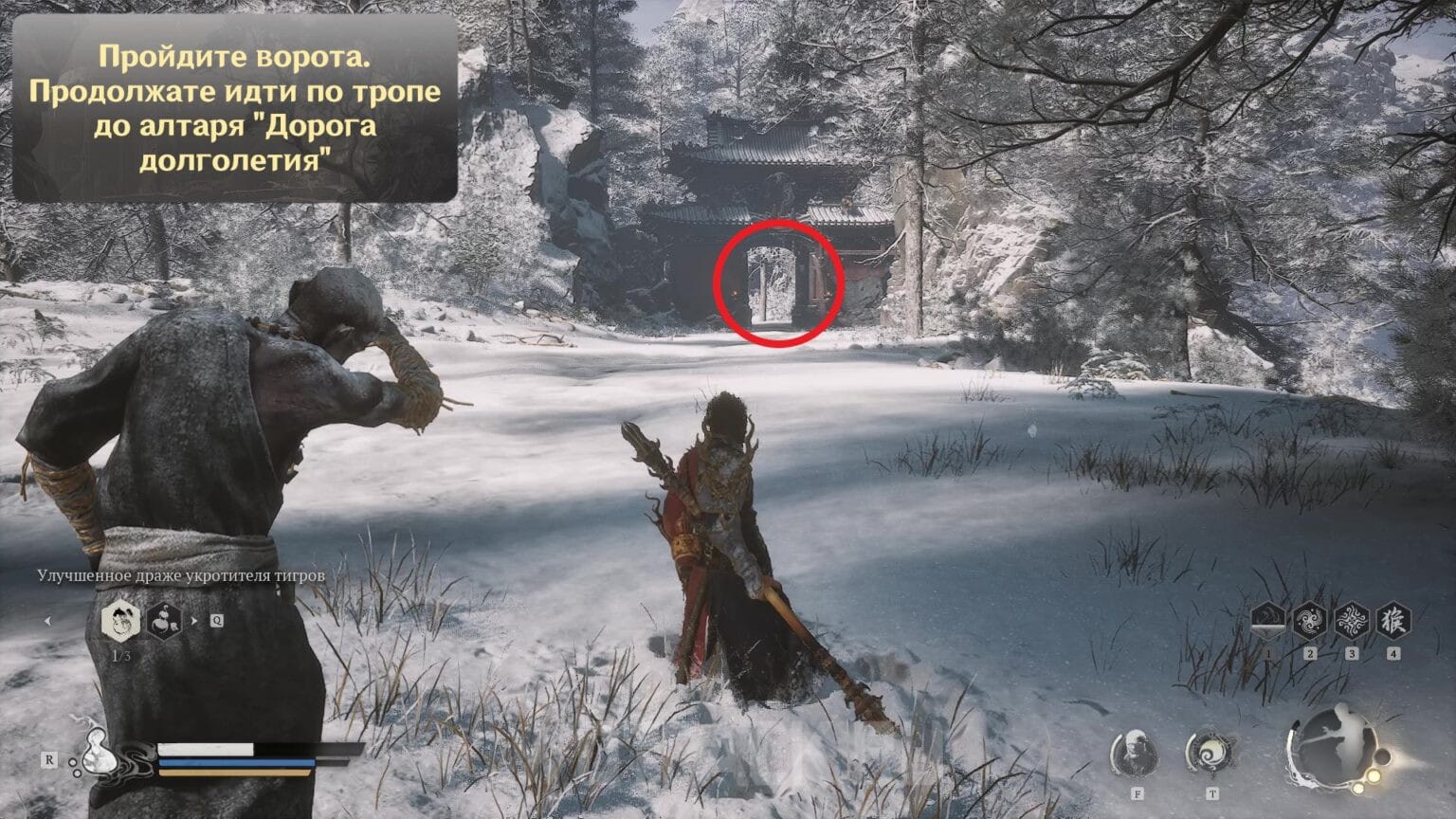Select the tiger tamer dragee consumable slot
The width and height of the screenshot is (1456, 819).
click(121, 621)
